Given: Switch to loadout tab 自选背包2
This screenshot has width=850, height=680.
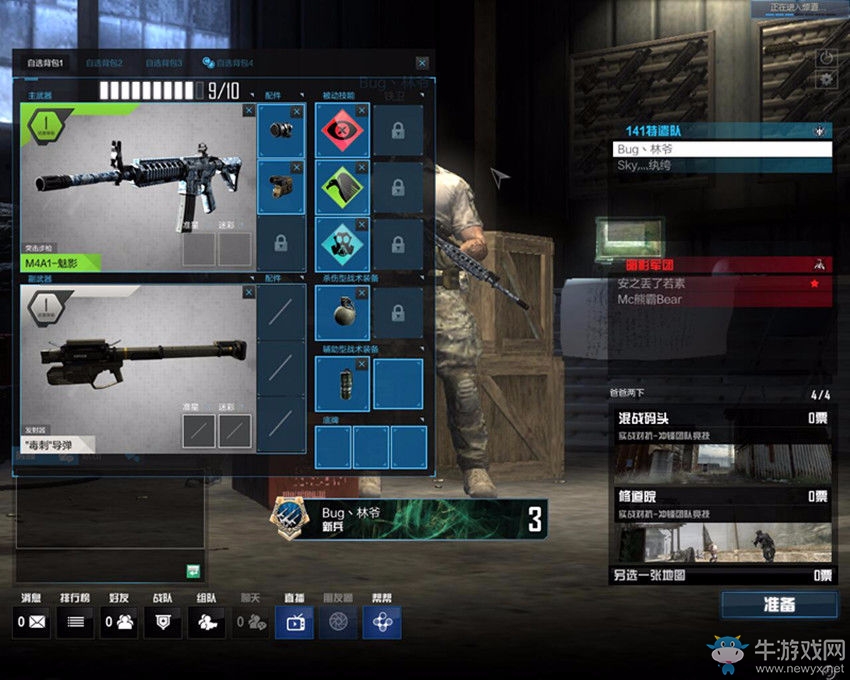Looking at the screenshot, I should pyautogui.click(x=104, y=63).
